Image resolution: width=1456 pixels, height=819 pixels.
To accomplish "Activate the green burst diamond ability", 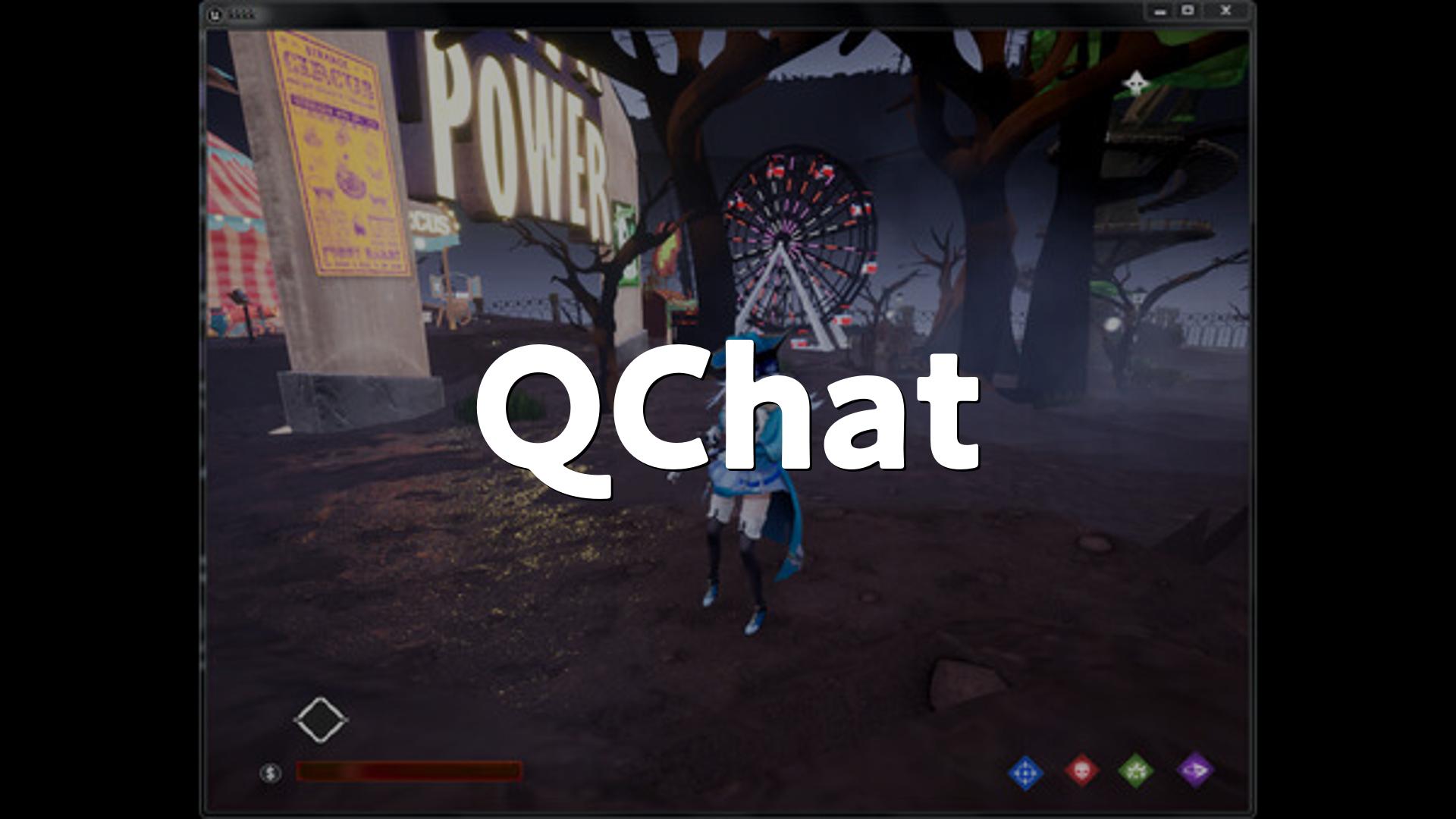I will [x=1136, y=771].
